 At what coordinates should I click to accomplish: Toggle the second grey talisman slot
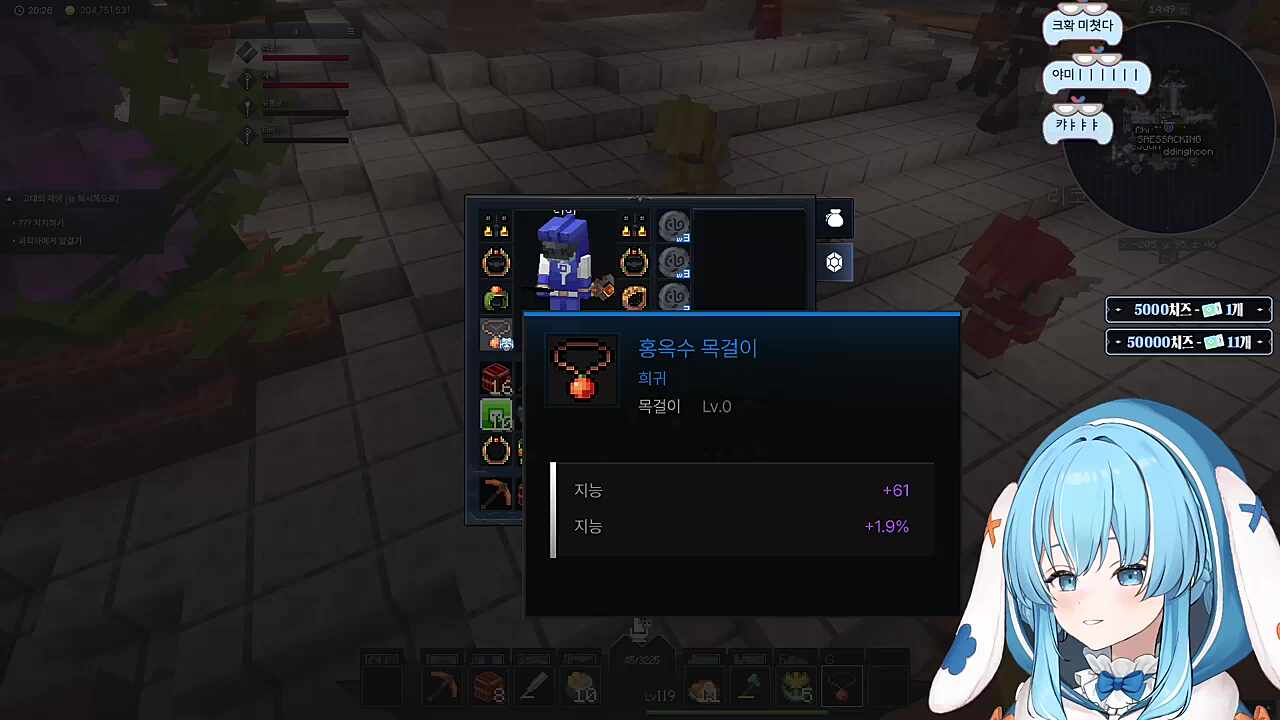click(673, 262)
